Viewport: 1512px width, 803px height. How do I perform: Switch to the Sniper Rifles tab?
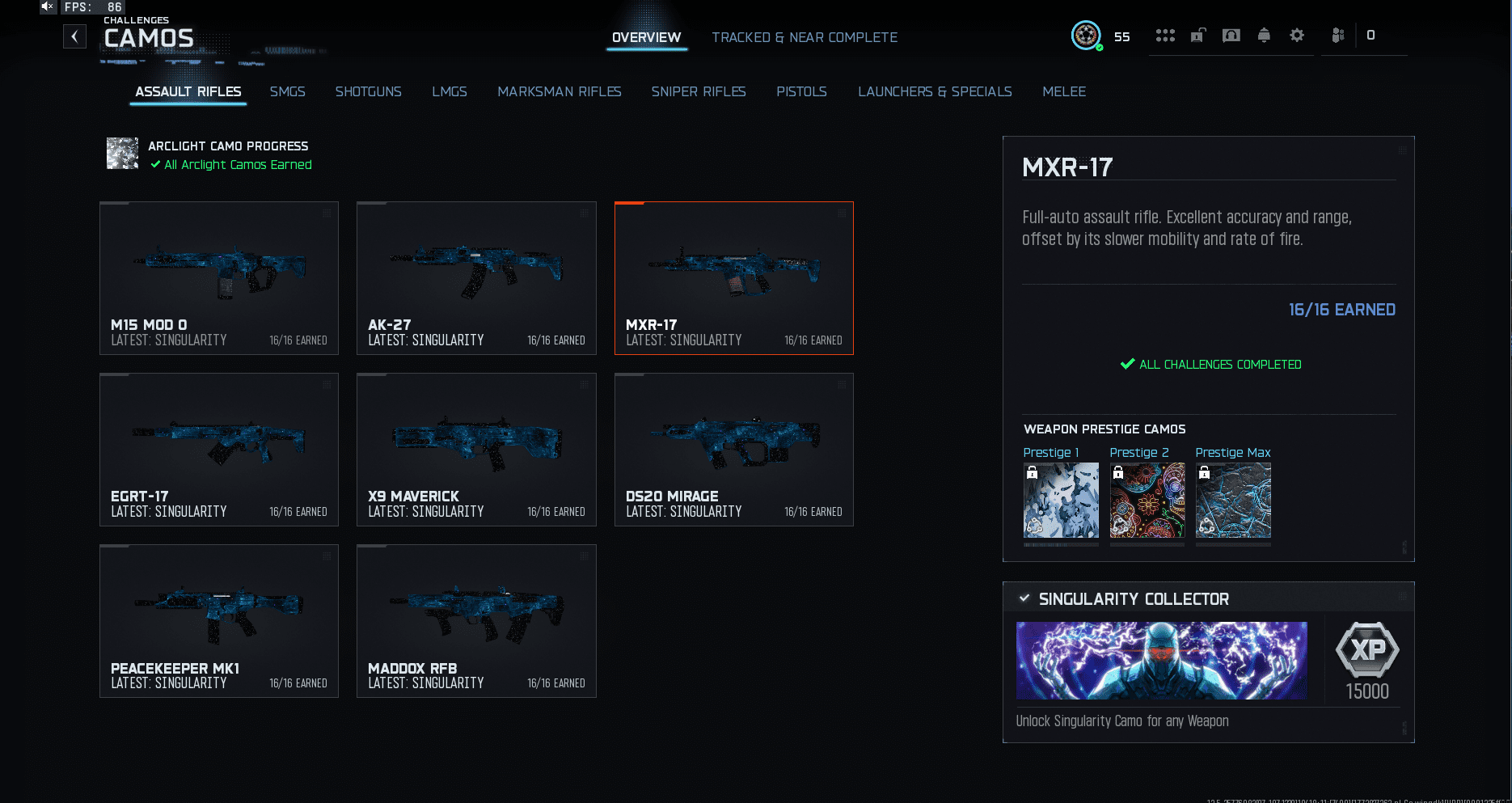pyautogui.click(x=699, y=91)
